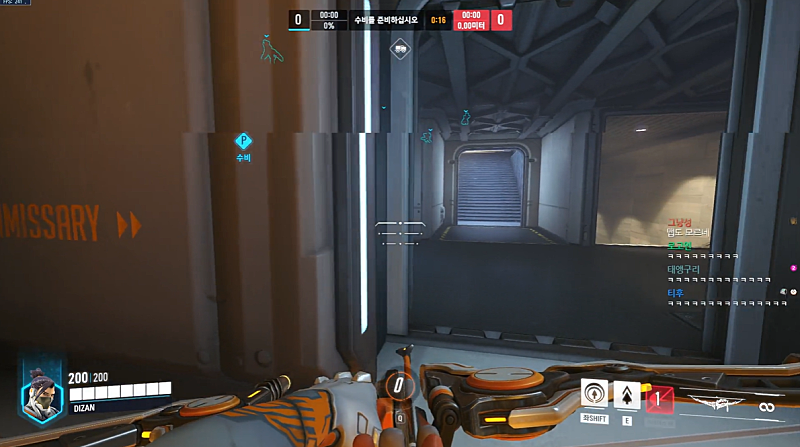This screenshot has width=800, height=447.
Task: Select the red secondary ability icon showing 1
Action: [658, 400]
